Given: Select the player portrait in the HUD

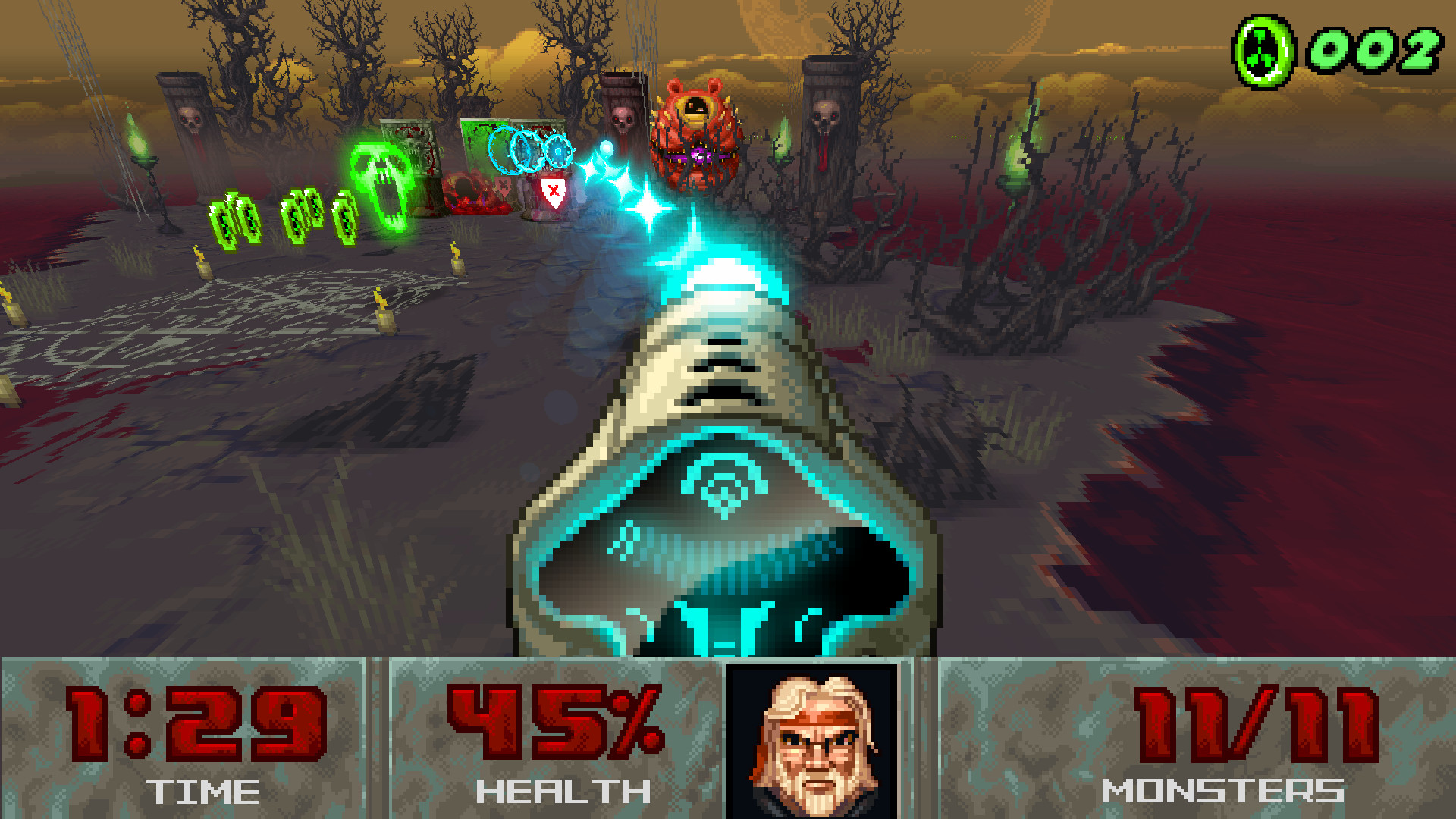Looking at the screenshot, I should point(811,739).
